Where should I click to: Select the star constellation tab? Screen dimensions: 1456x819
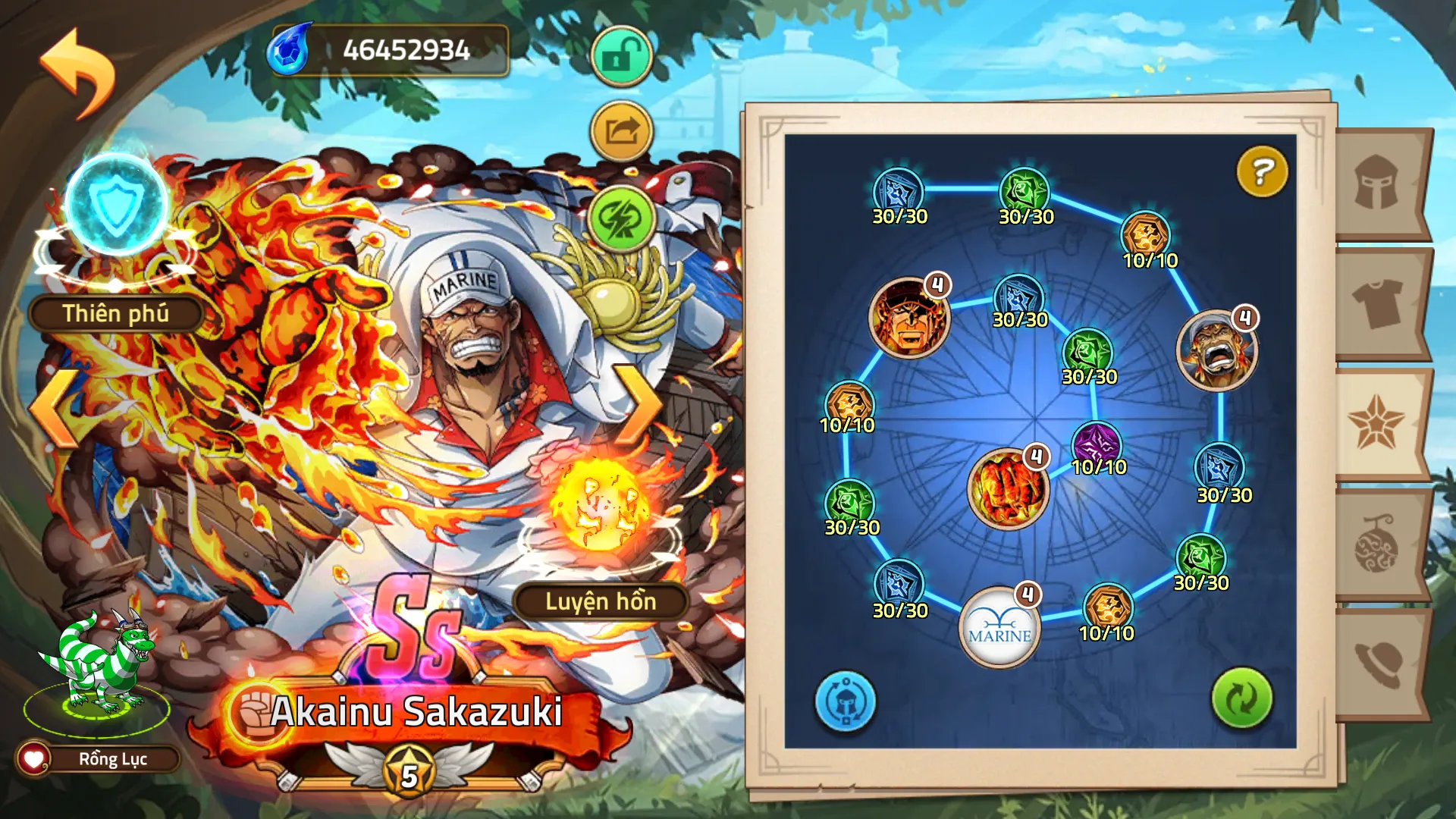[x=1376, y=423]
